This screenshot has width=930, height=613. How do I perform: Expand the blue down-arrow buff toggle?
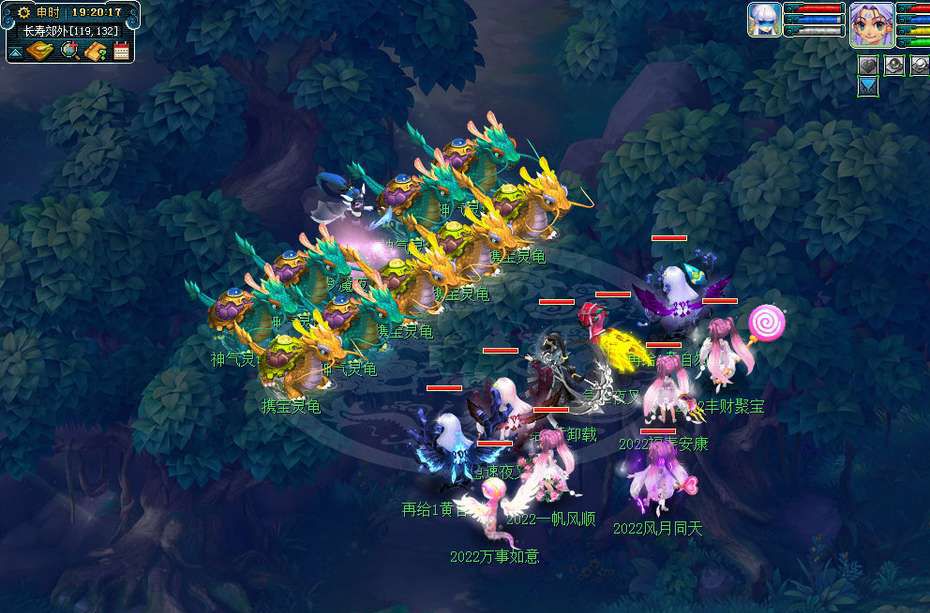pos(868,87)
